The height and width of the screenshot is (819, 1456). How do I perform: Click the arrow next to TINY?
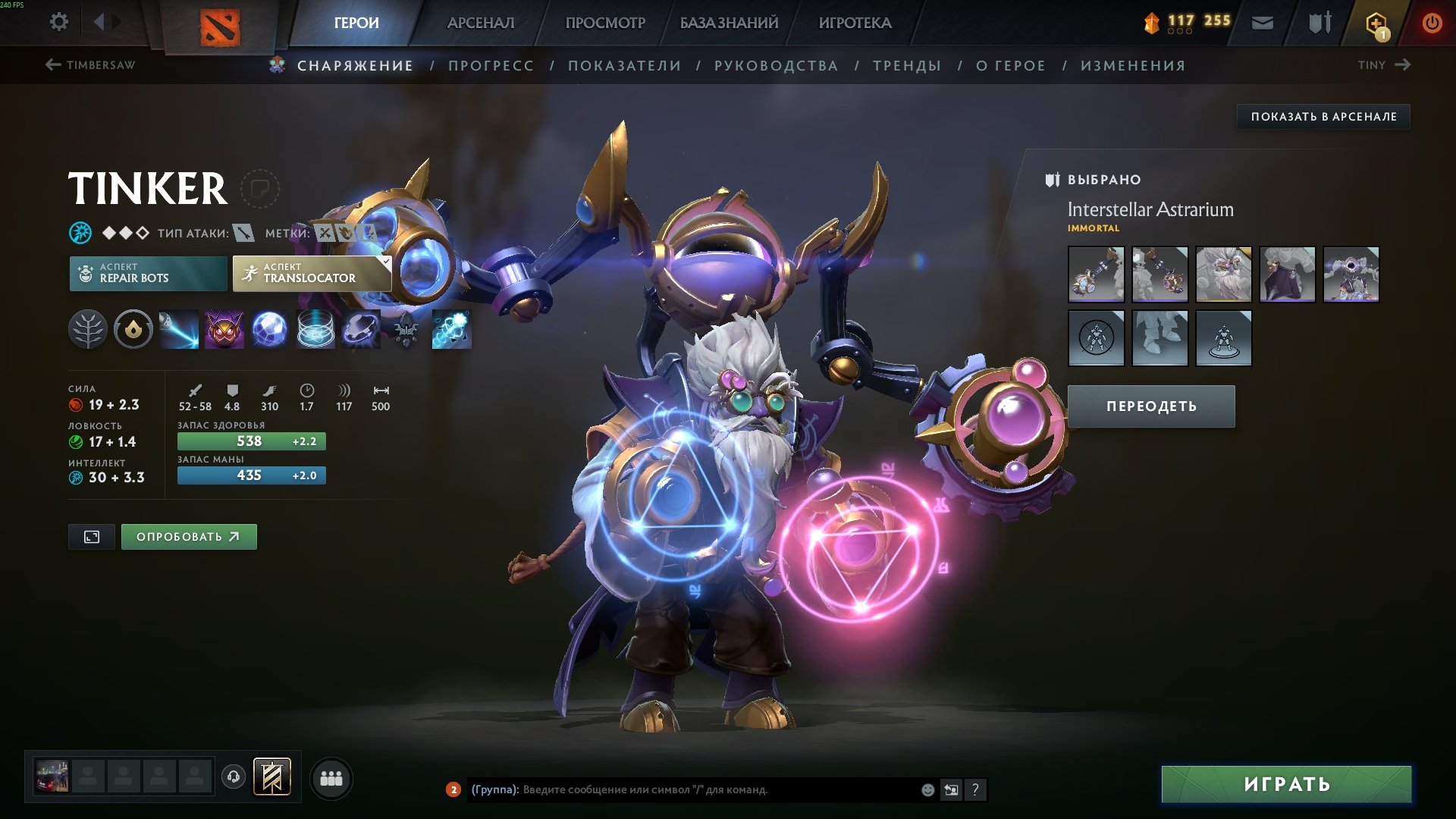coord(1404,65)
